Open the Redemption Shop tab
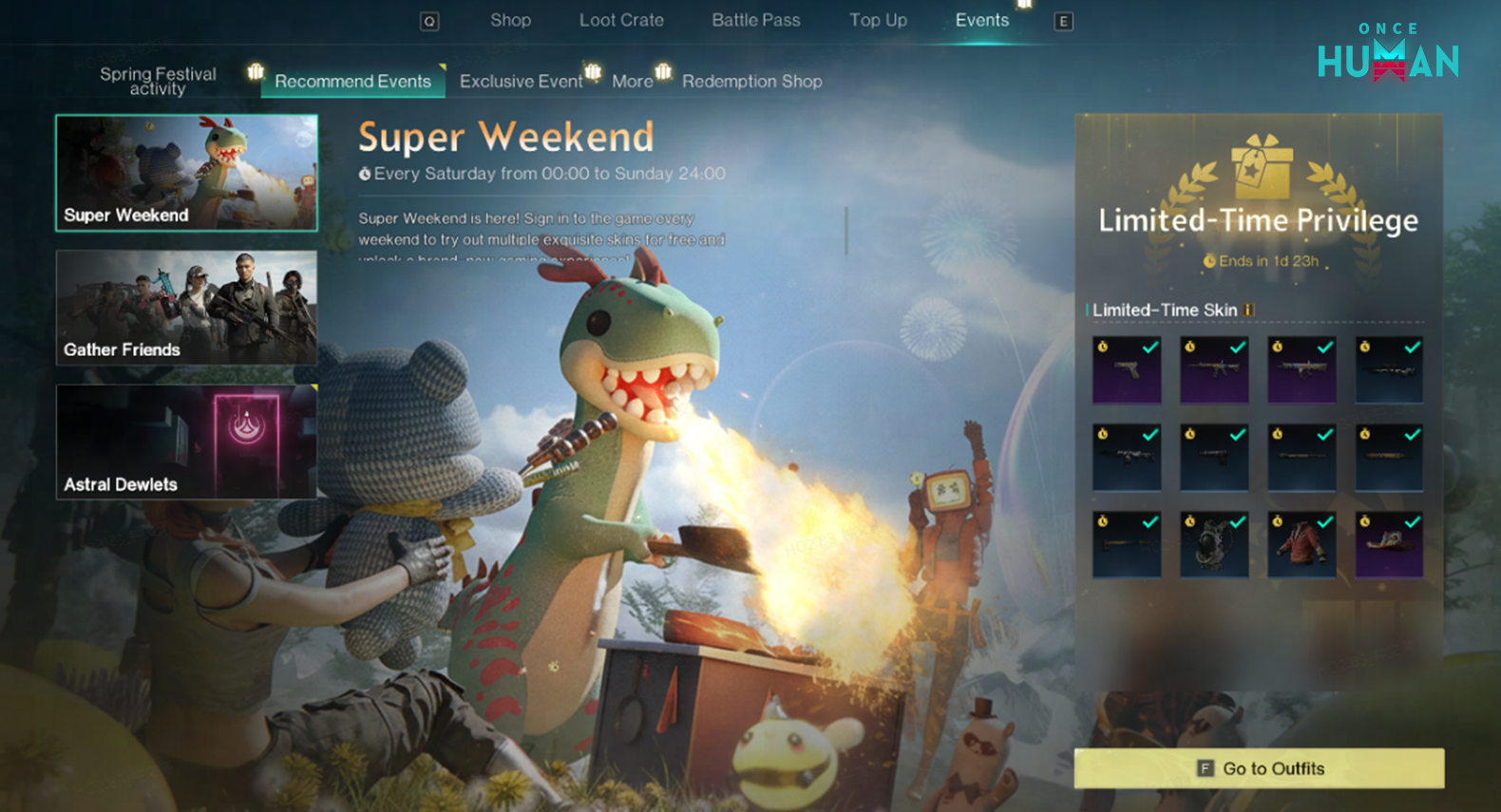 (x=751, y=82)
